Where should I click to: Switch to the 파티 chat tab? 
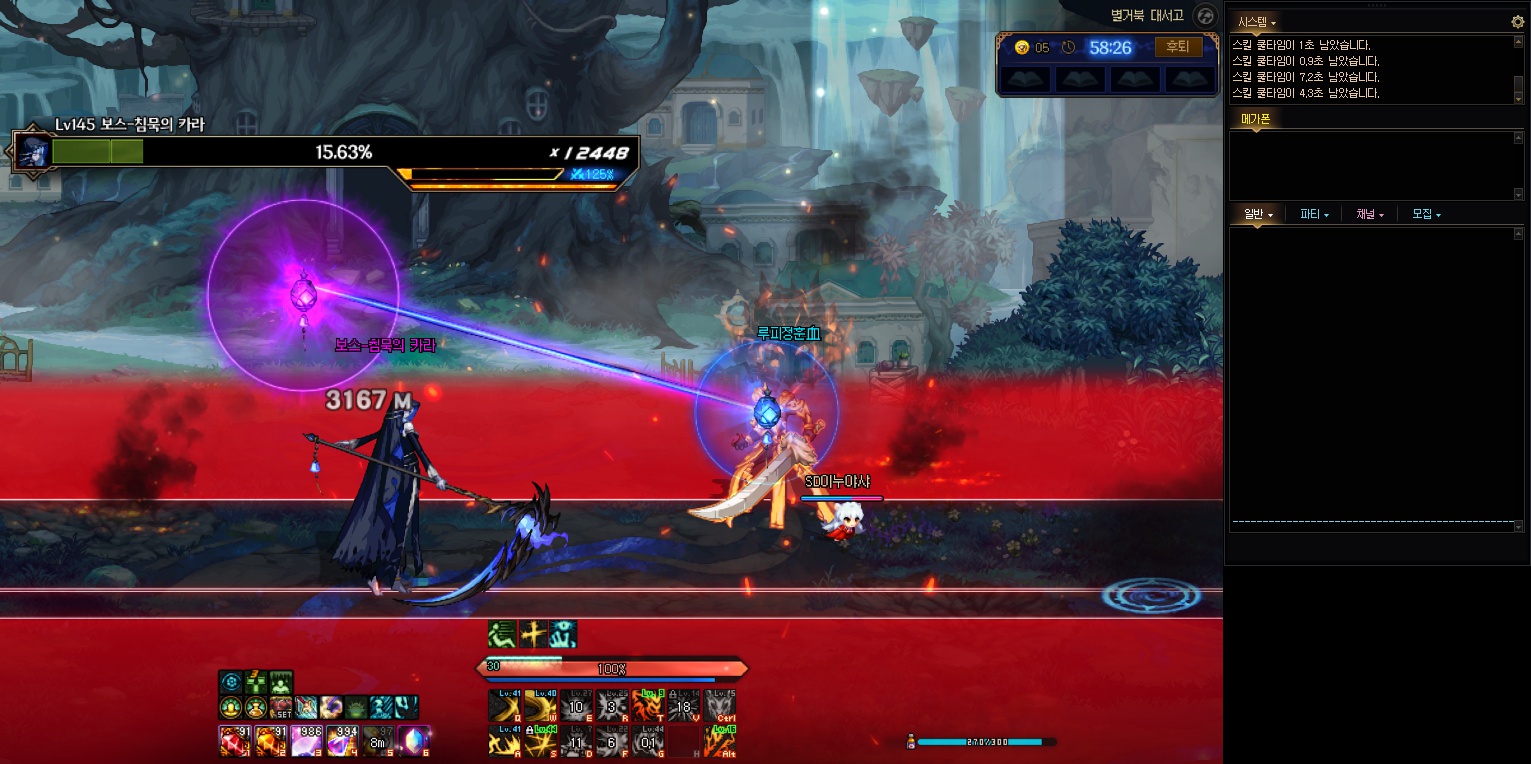[x=1313, y=214]
